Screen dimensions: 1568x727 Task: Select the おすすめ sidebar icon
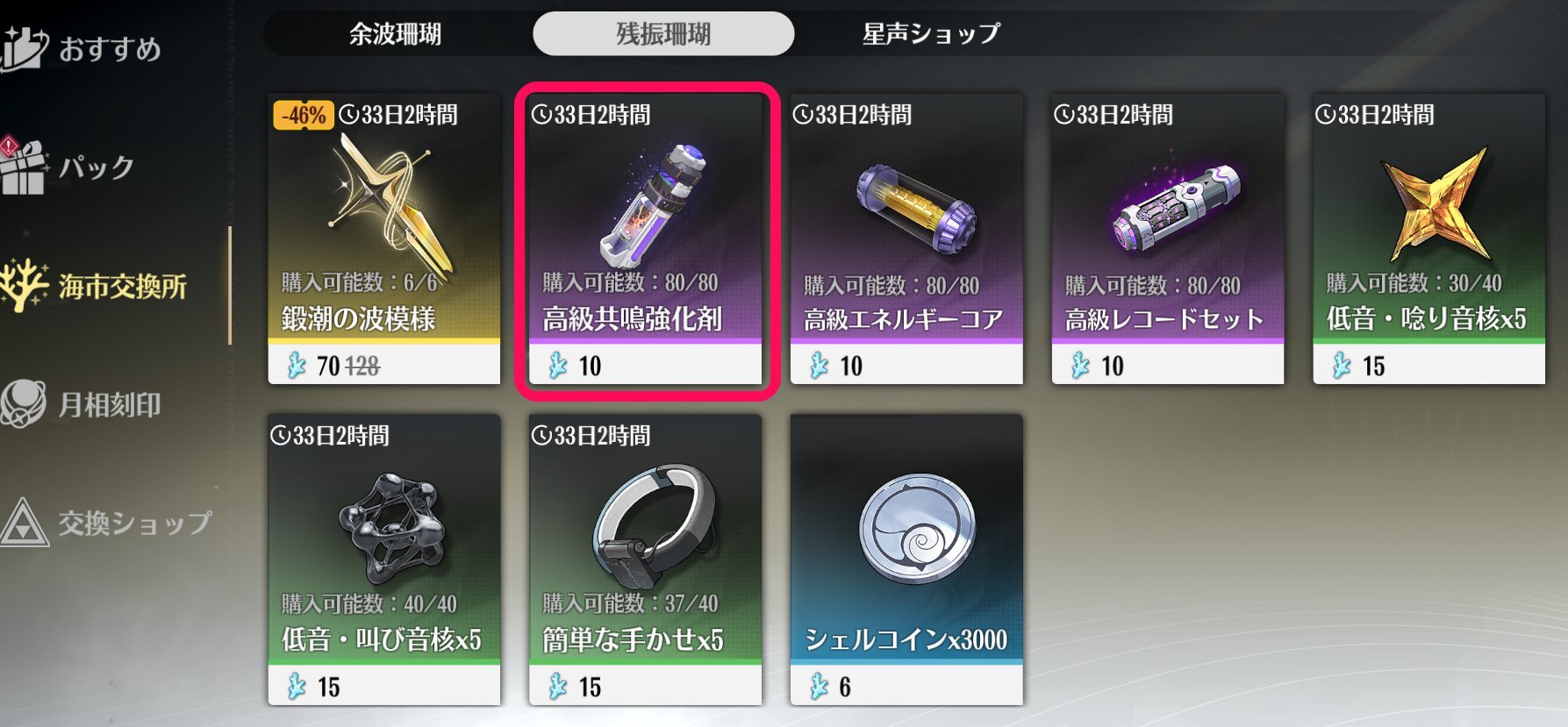pos(22,42)
